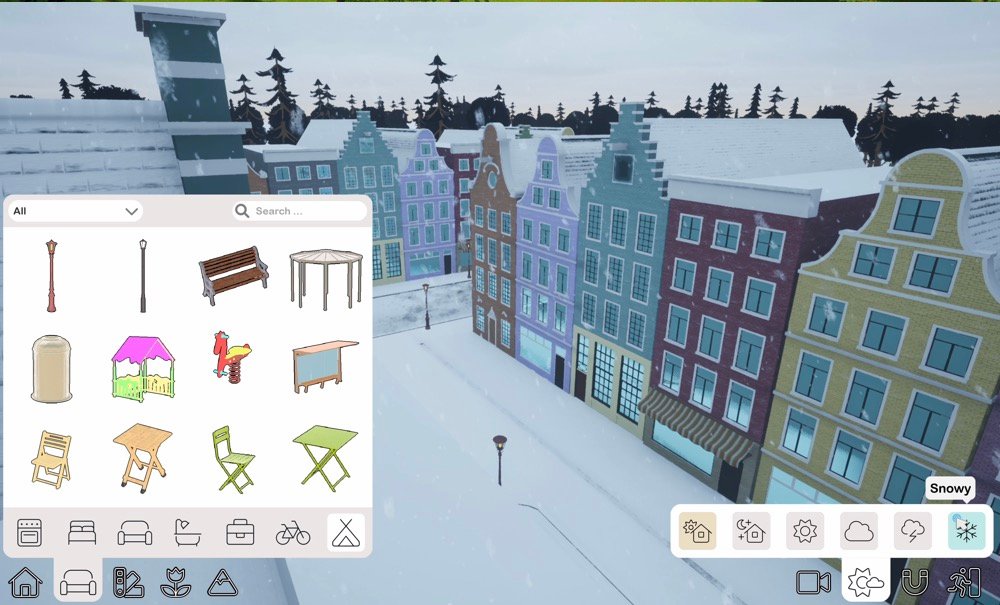Viewport: 1000px width, 605px height.
Task: Open the bicycle category tab
Action: click(x=292, y=532)
